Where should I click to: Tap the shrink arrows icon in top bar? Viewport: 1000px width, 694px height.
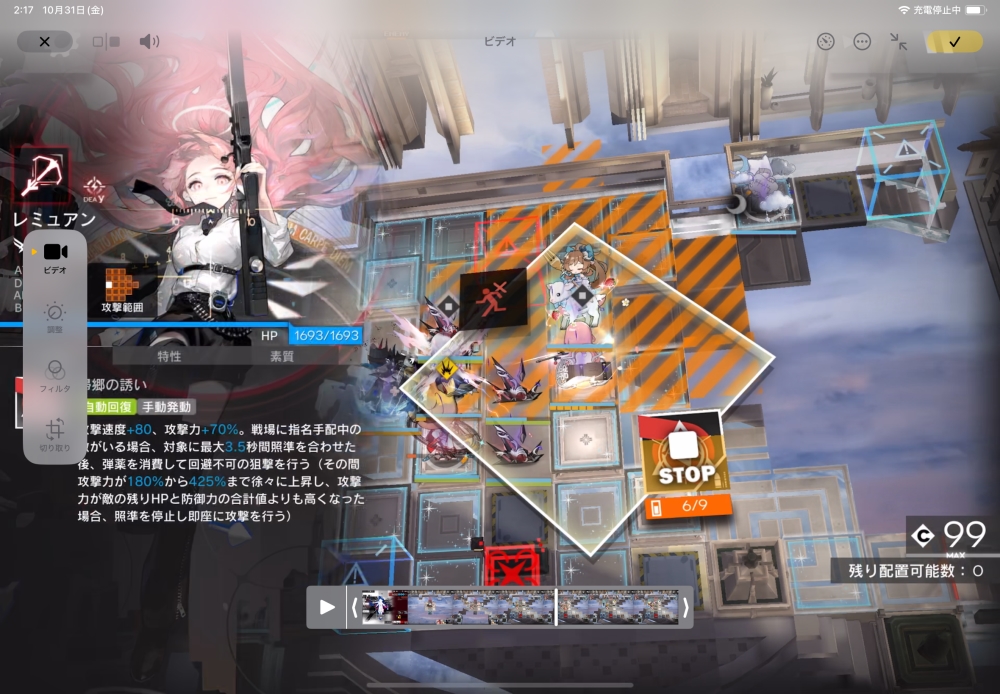tap(898, 41)
